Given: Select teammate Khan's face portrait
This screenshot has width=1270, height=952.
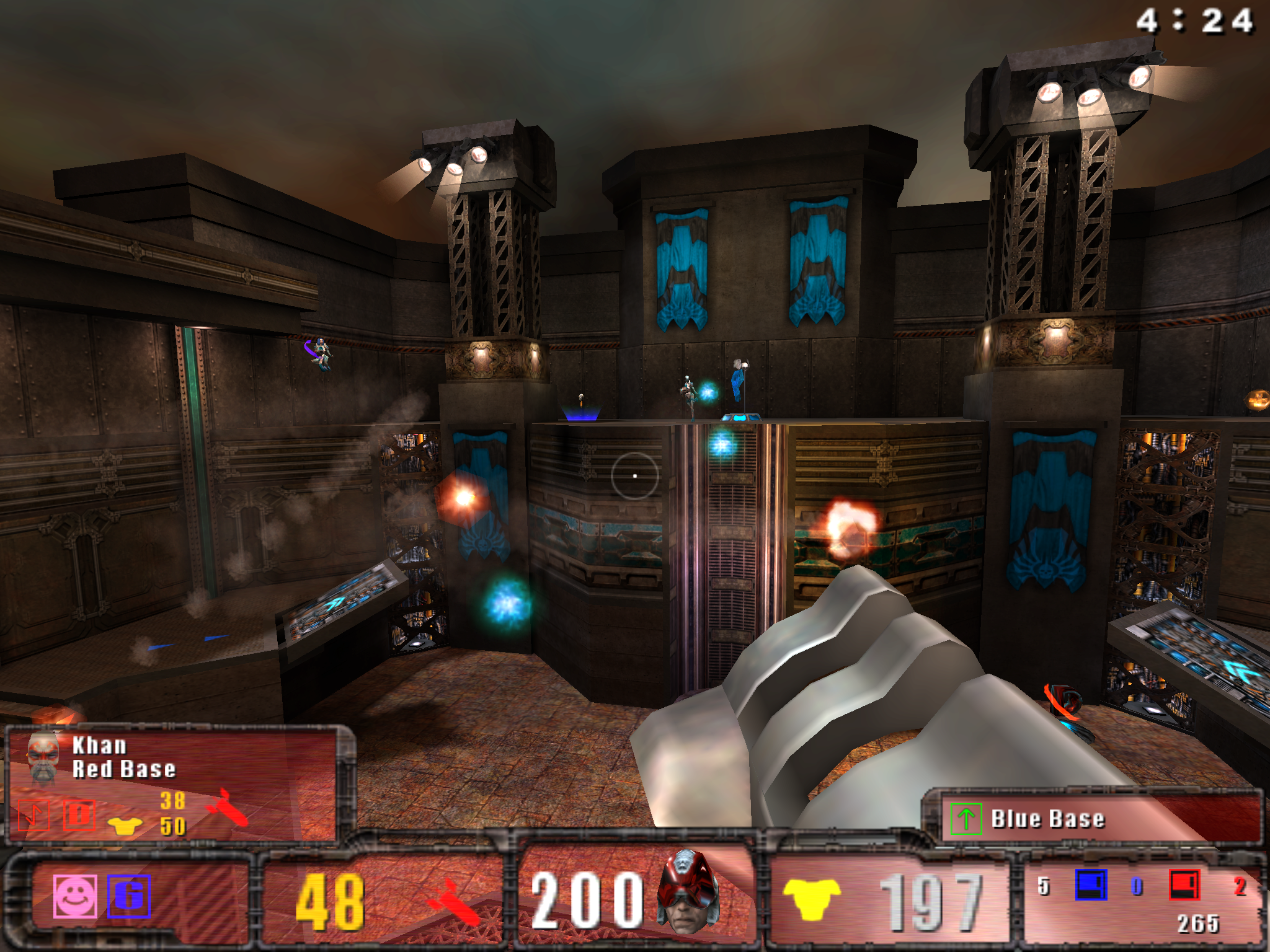Looking at the screenshot, I should click(x=43, y=757).
